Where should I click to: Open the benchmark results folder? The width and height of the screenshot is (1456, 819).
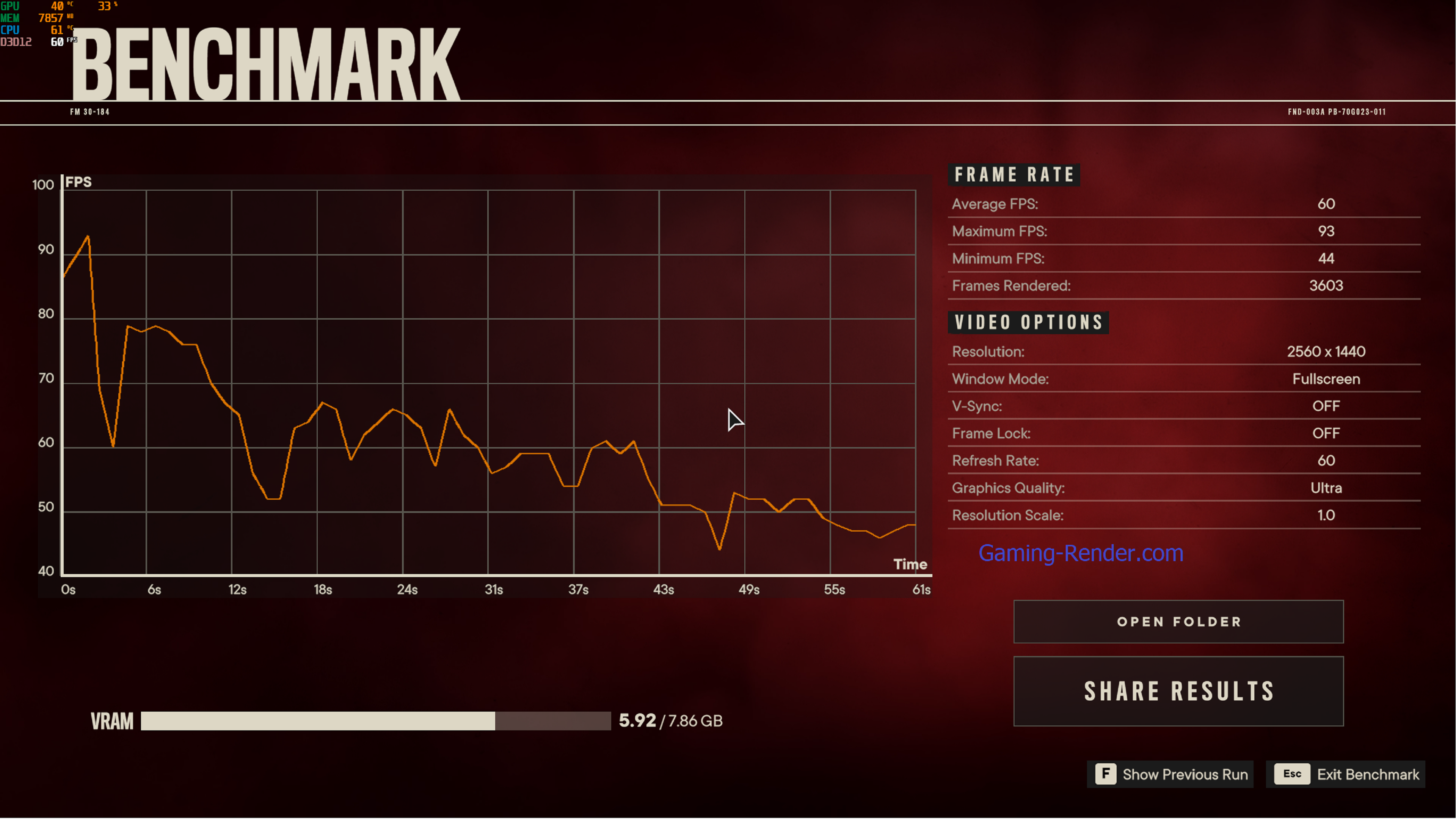pyautogui.click(x=1178, y=622)
